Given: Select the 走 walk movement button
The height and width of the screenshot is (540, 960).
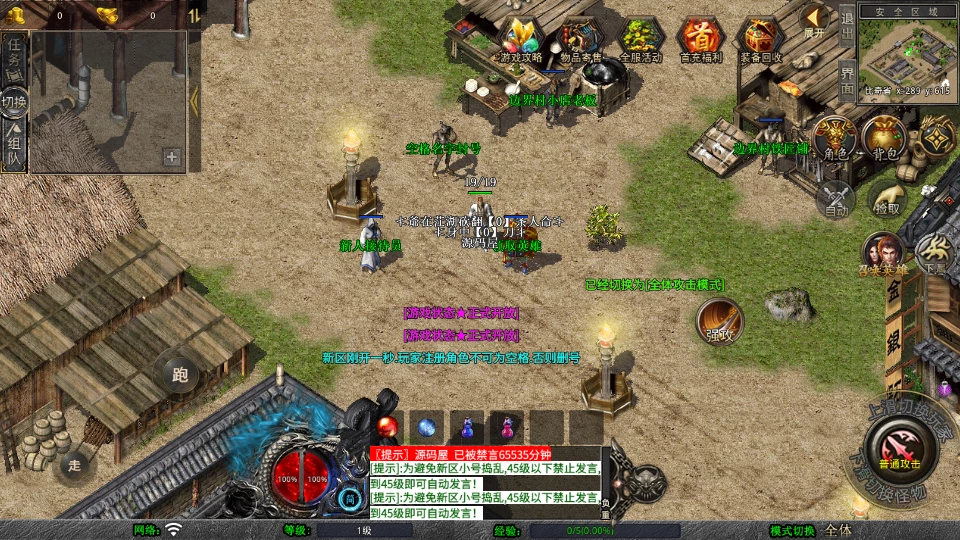Looking at the screenshot, I should [75, 465].
